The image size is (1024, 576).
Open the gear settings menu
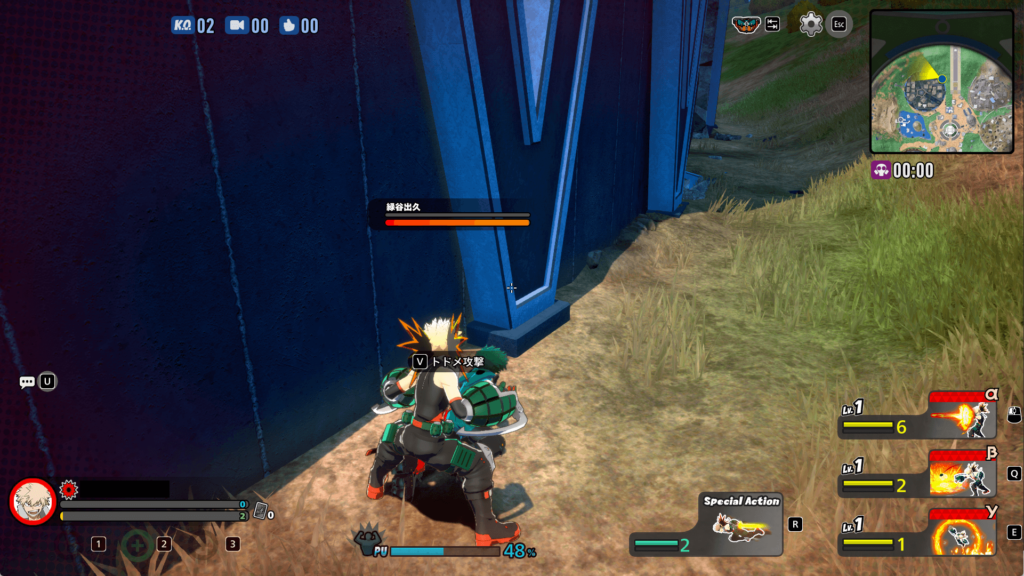pos(811,24)
